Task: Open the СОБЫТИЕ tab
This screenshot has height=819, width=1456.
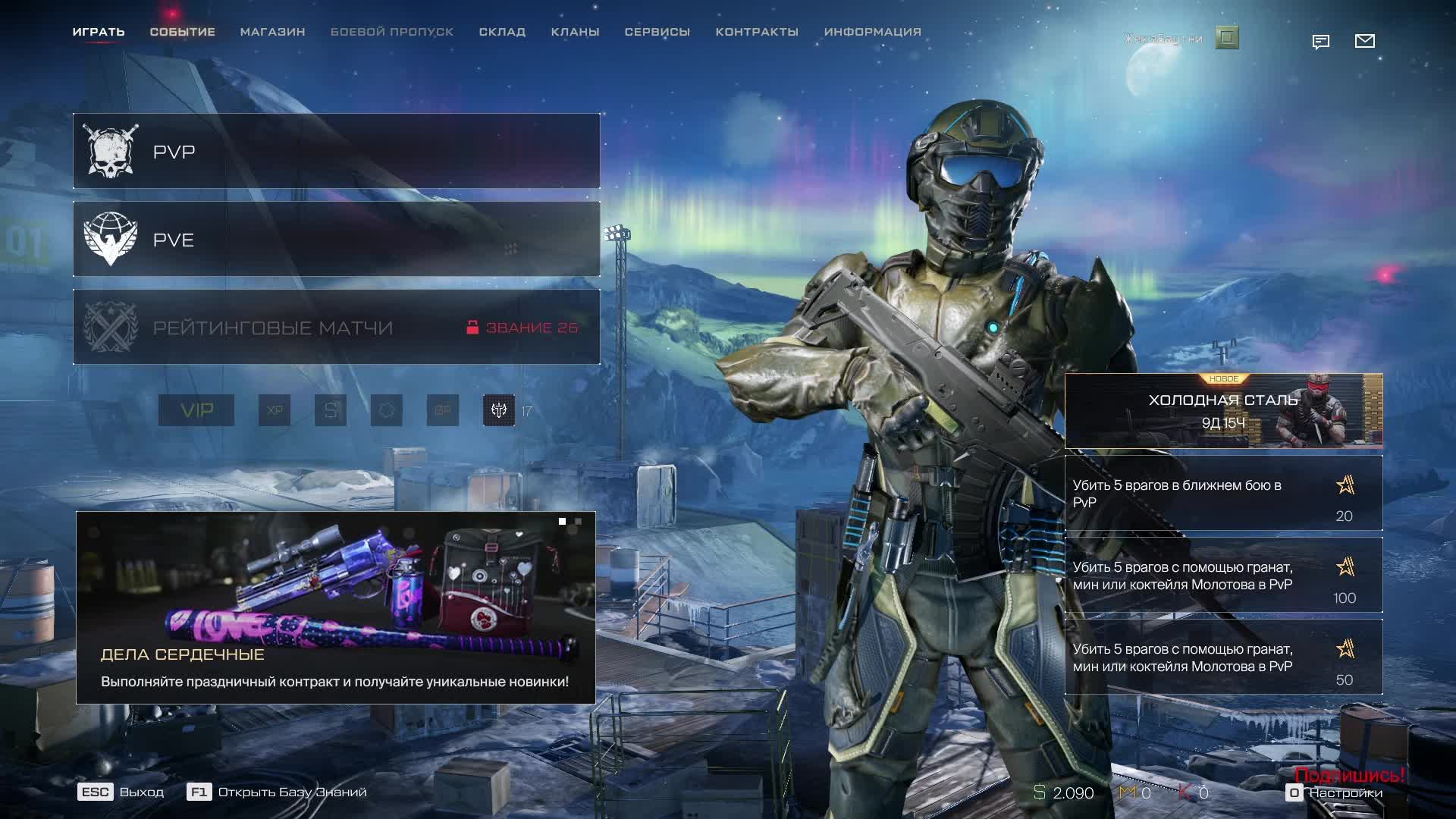Action: 182,32
